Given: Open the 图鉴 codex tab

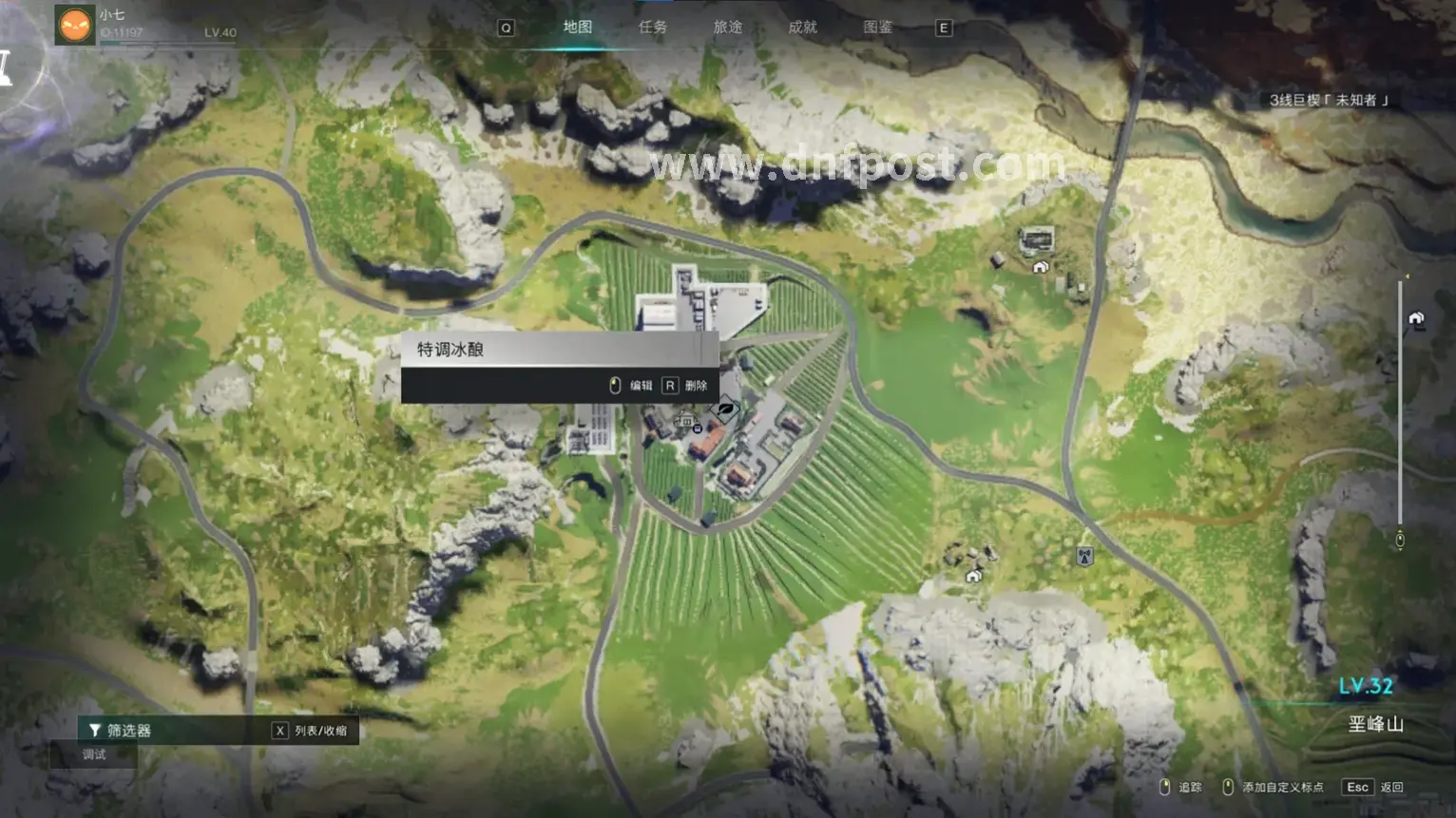Looking at the screenshot, I should (x=878, y=28).
